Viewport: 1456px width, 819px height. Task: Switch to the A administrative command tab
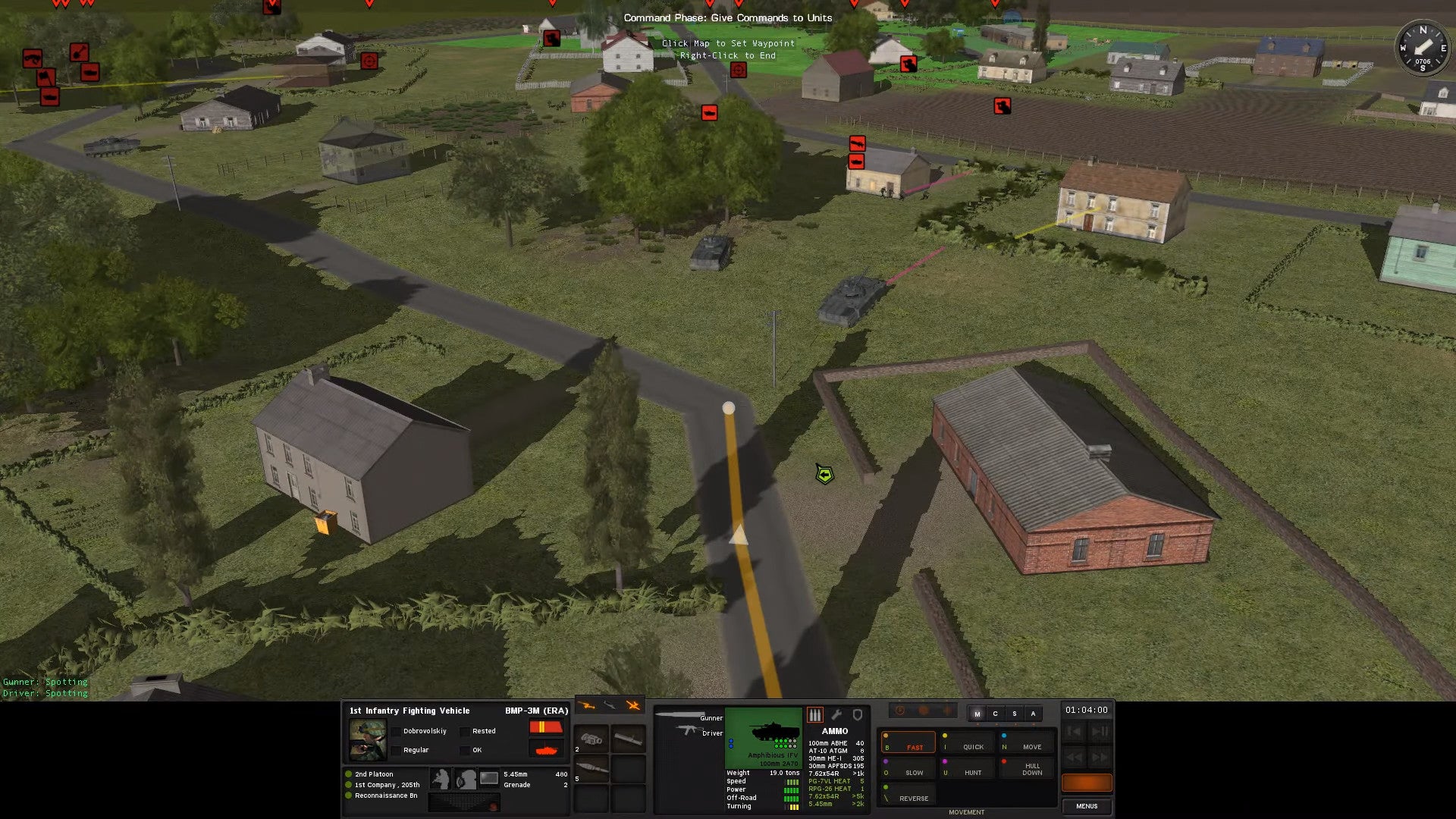(1033, 714)
